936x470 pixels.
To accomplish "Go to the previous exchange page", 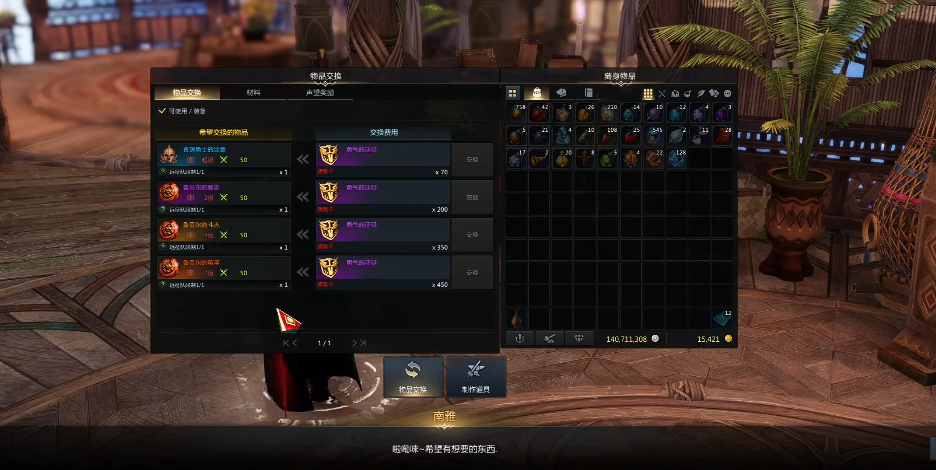I will (295, 343).
